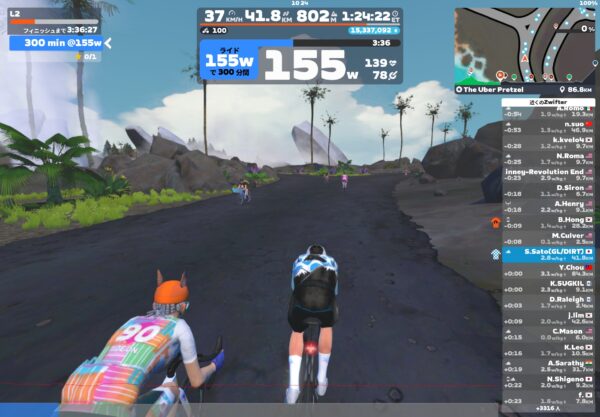
Task: Select the 300 min @155w workout block
Action: 56,43
